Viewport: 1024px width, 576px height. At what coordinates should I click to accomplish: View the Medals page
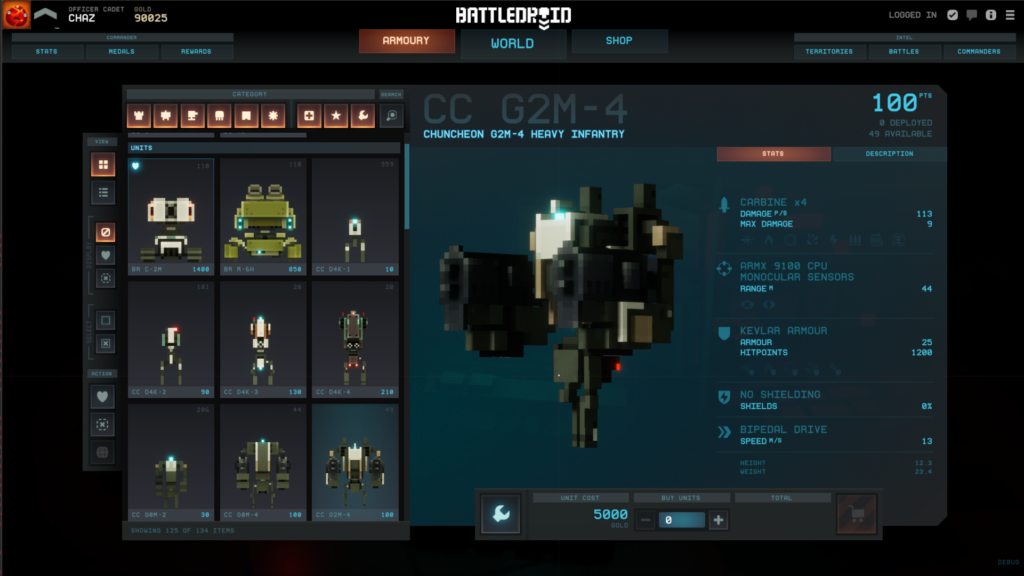click(x=122, y=52)
